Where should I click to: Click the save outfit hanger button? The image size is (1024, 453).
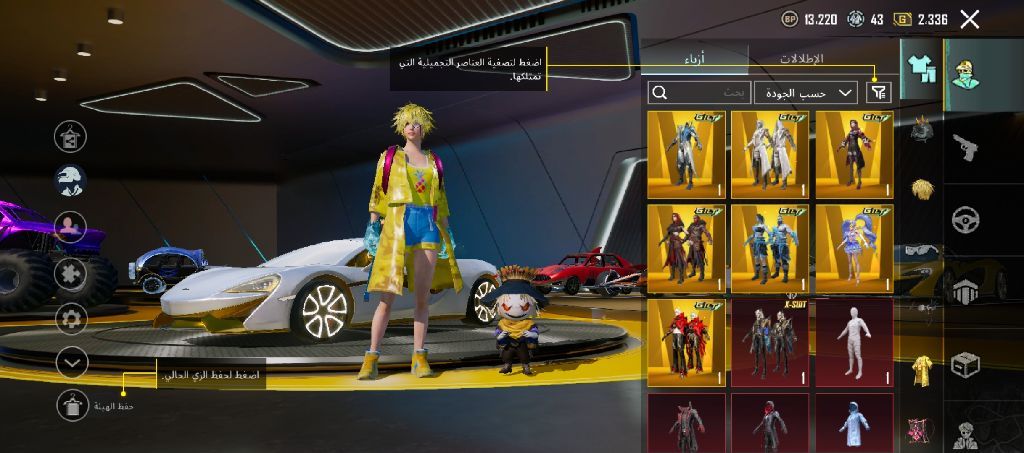pyautogui.click(x=72, y=405)
